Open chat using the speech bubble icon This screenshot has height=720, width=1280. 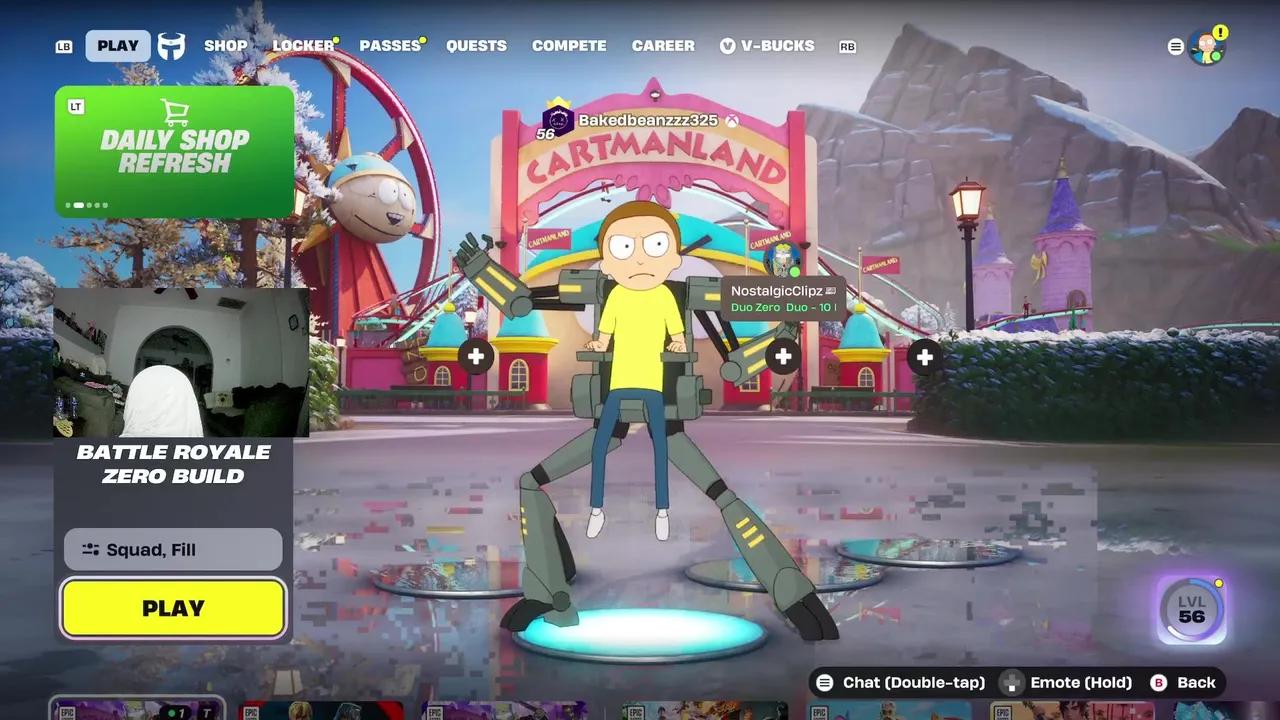click(825, 682)
